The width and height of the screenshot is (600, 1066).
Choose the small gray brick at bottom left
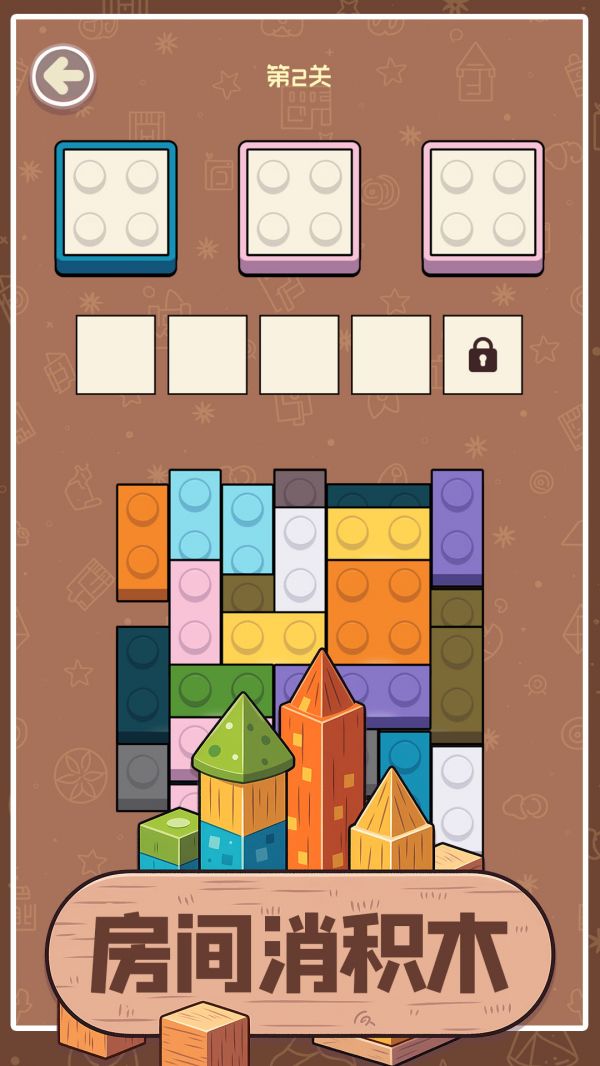pyautogui.click(x=142, y=776)
